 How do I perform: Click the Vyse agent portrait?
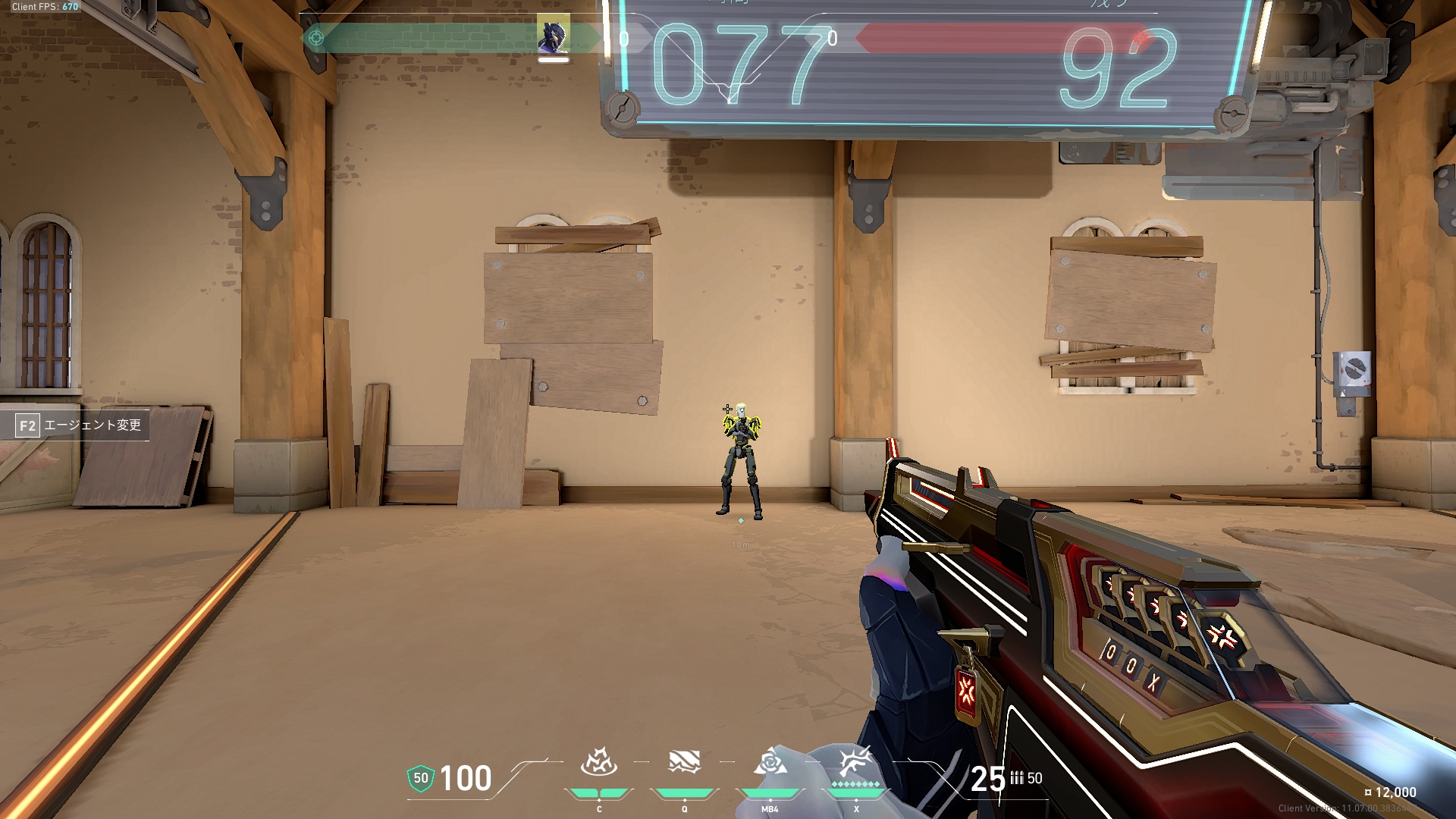pyautogui.click(x=554, y=34)
